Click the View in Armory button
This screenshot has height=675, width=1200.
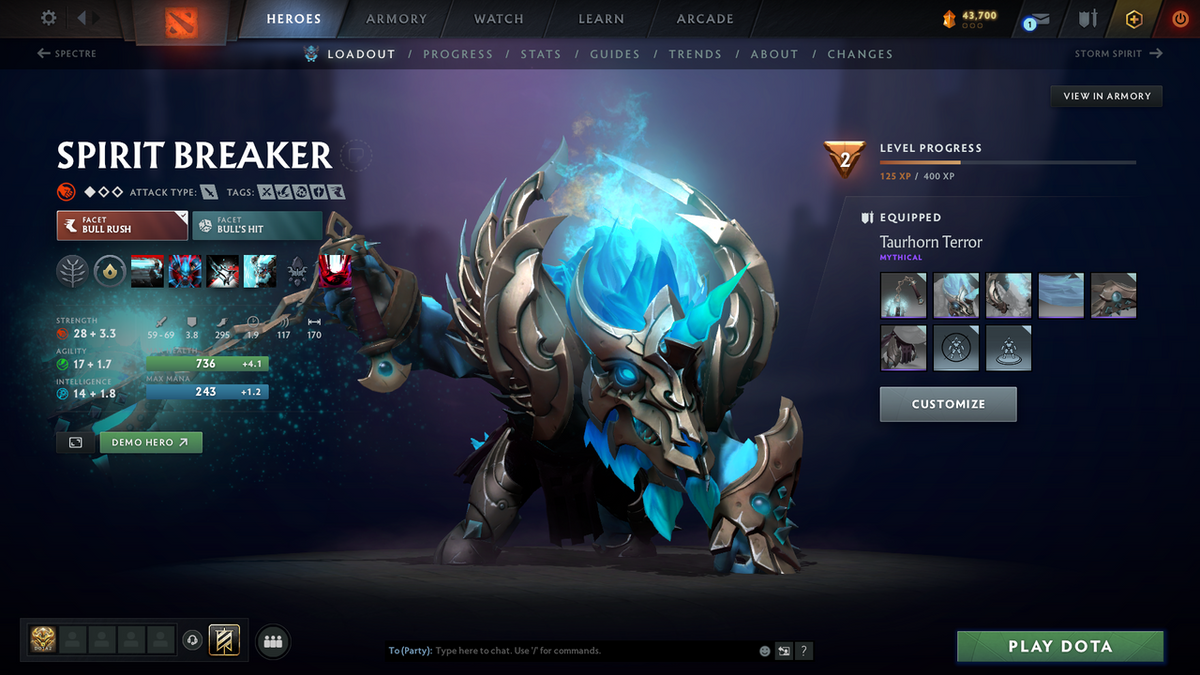[x=1106, y=96]
